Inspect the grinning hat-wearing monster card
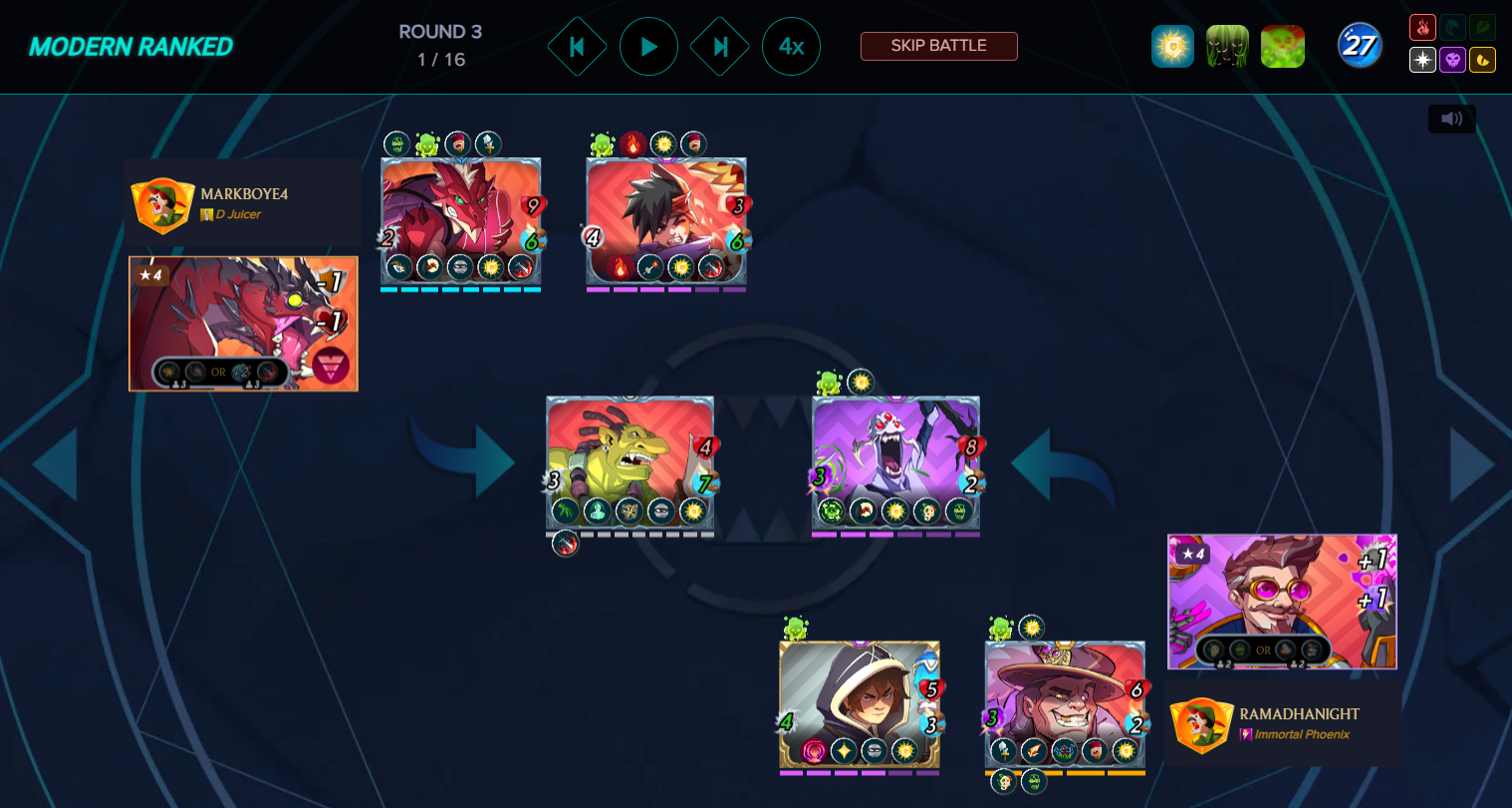 pos(1064,703)
